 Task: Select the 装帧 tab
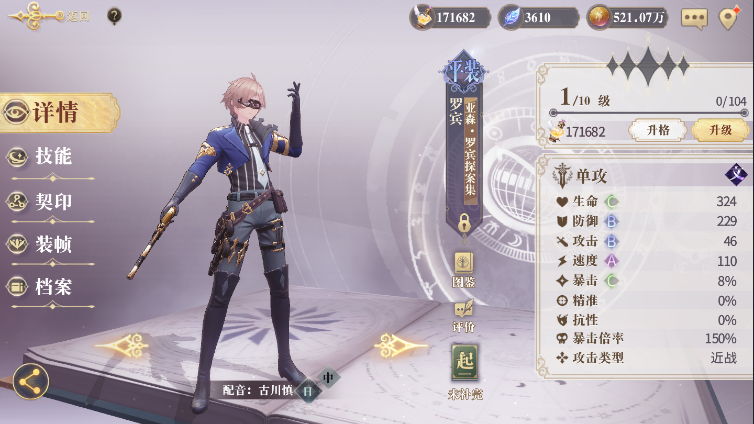tap(50, 244)
